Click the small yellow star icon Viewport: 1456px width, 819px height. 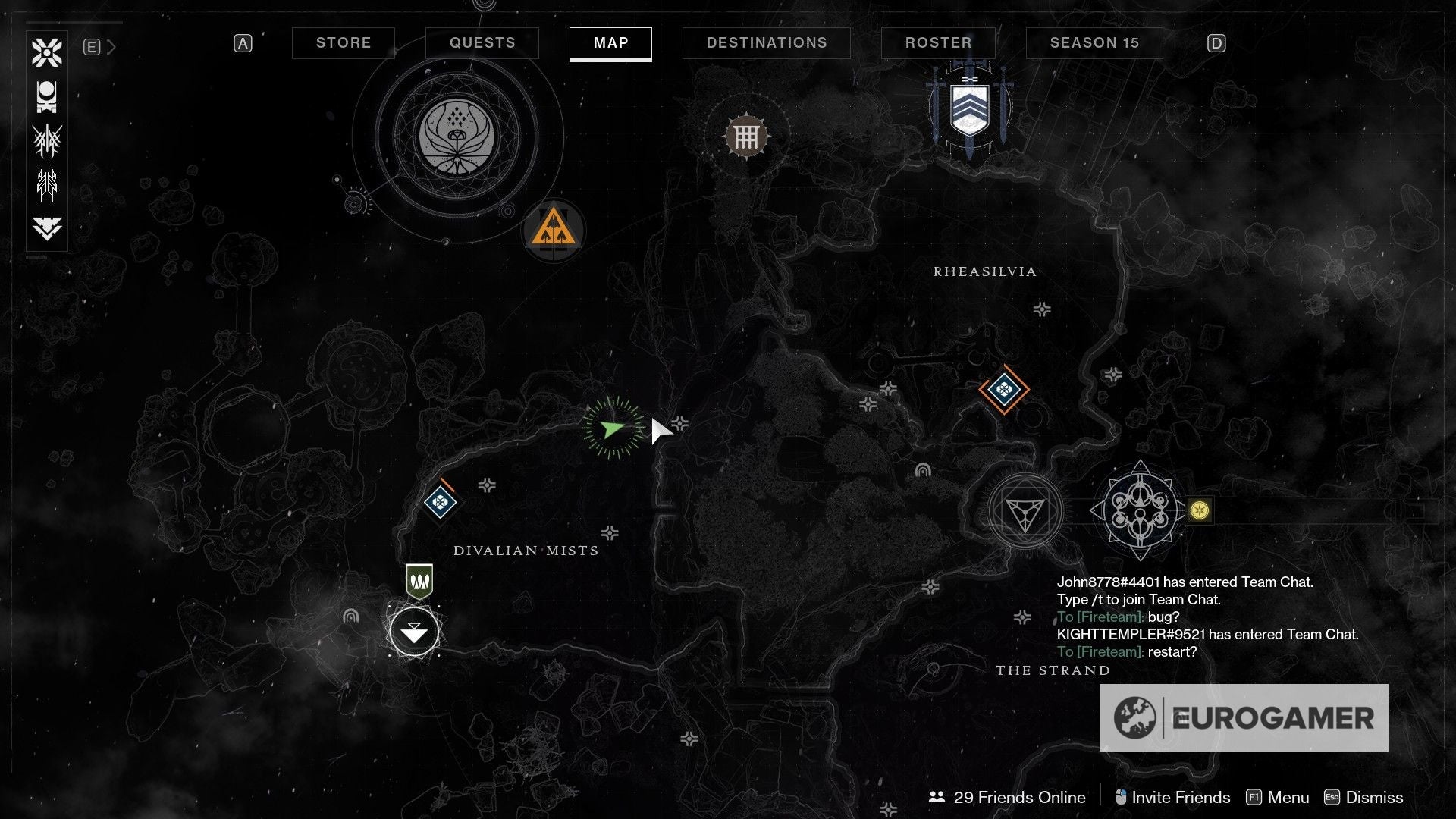[x=1199, y=511]
